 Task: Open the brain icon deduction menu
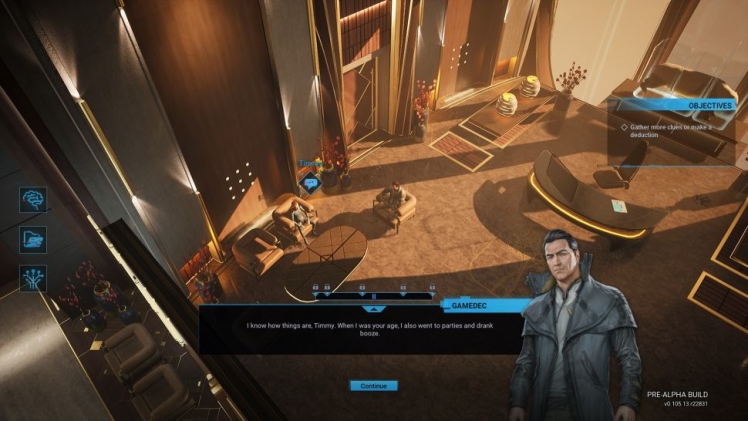point(32,198)
